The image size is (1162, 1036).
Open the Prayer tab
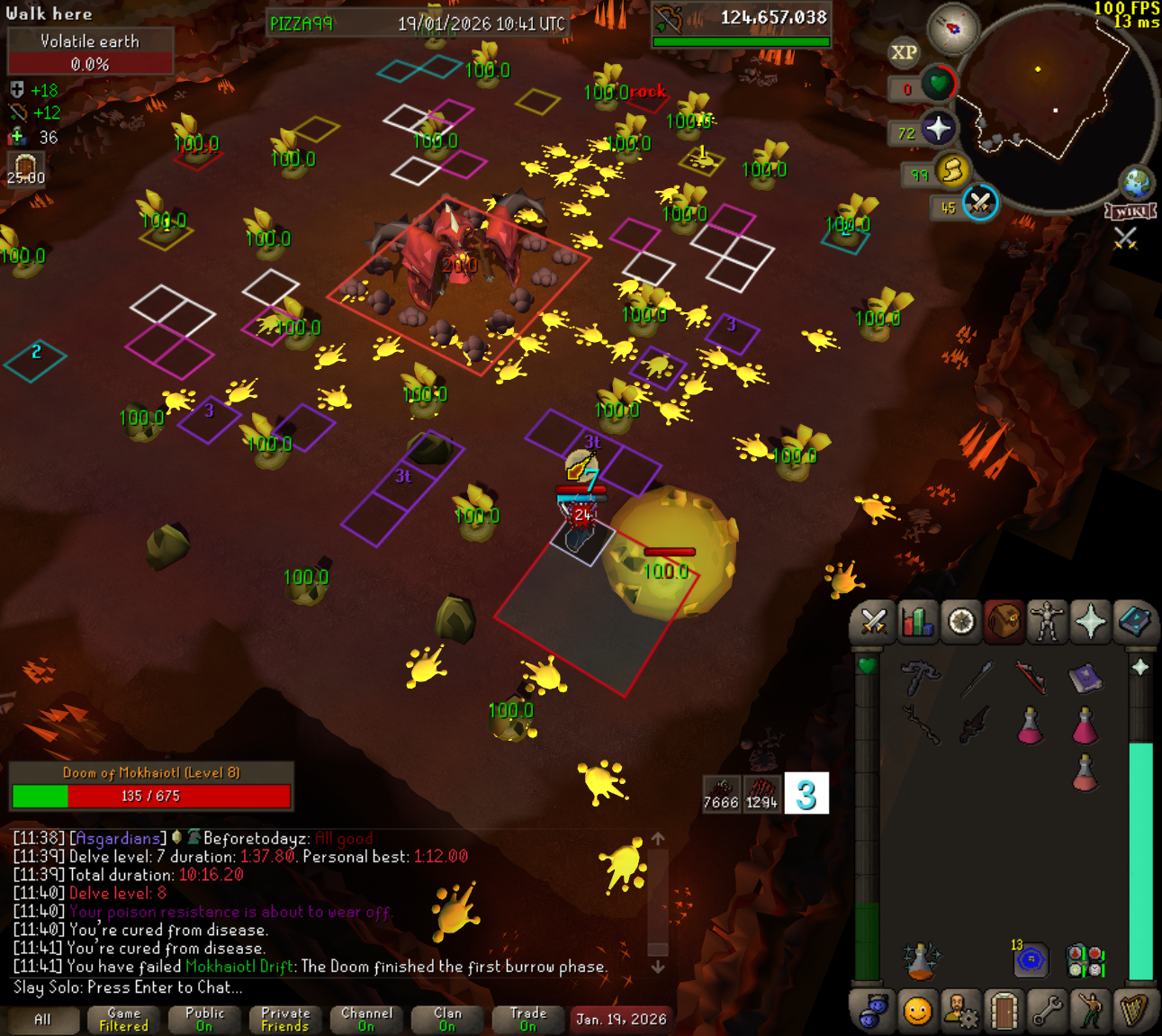pyautogui.click(x=1090, y=622)
